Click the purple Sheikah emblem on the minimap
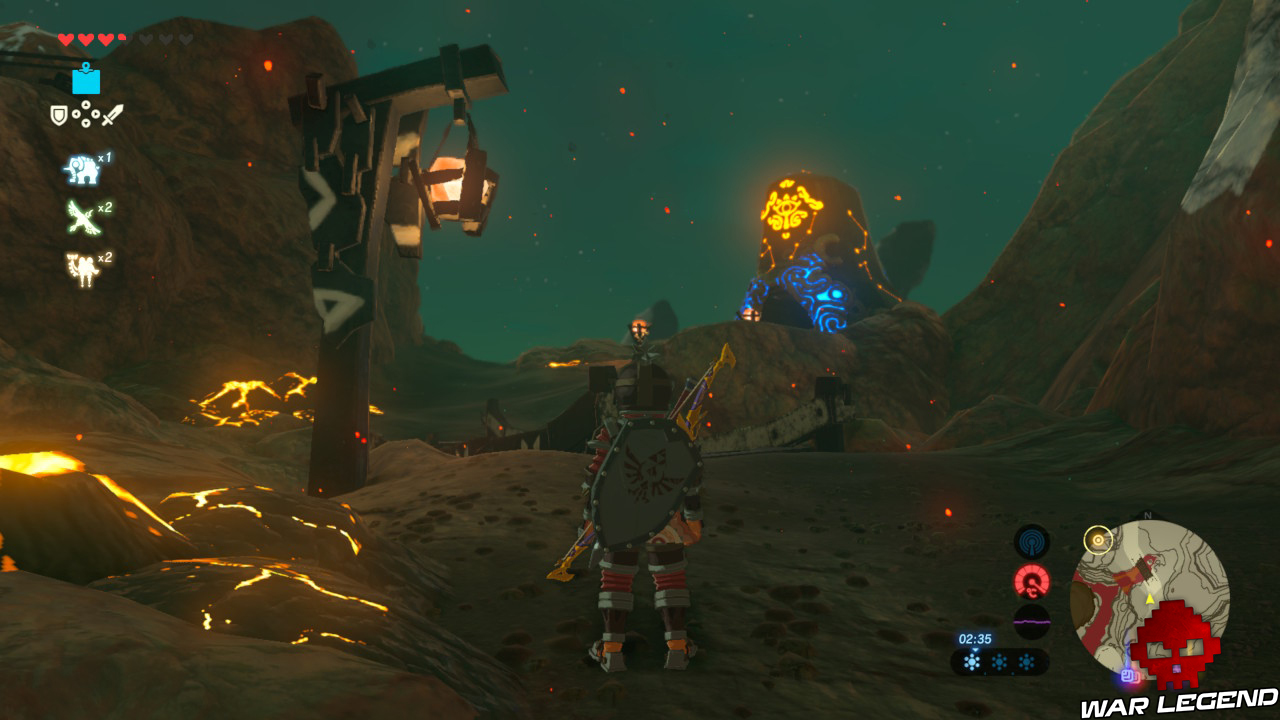Screen dimensions: 1280x720 [1129, 676]
